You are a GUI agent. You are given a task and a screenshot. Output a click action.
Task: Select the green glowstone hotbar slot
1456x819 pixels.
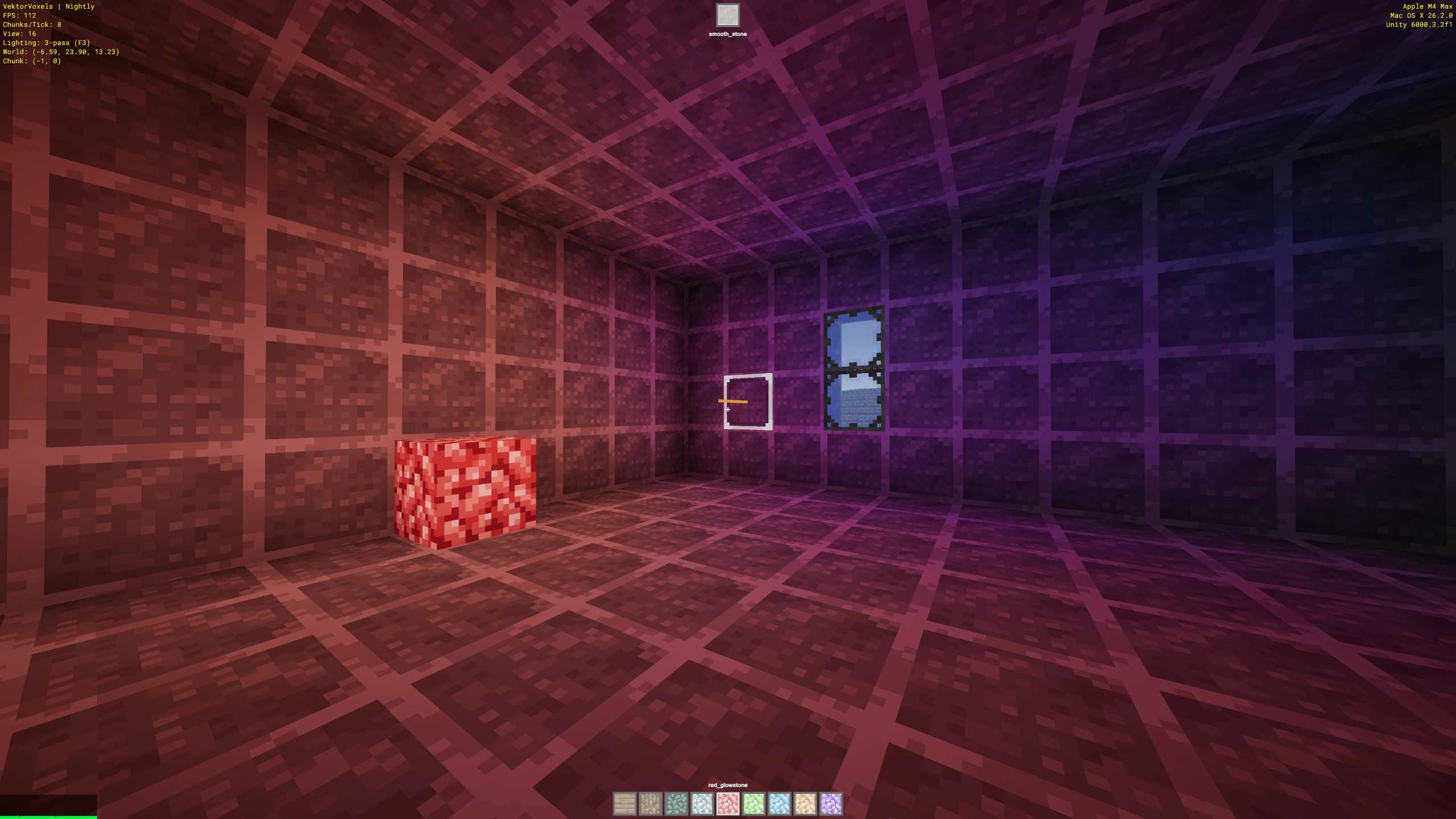pyautogui.click(x=754, y=804)
